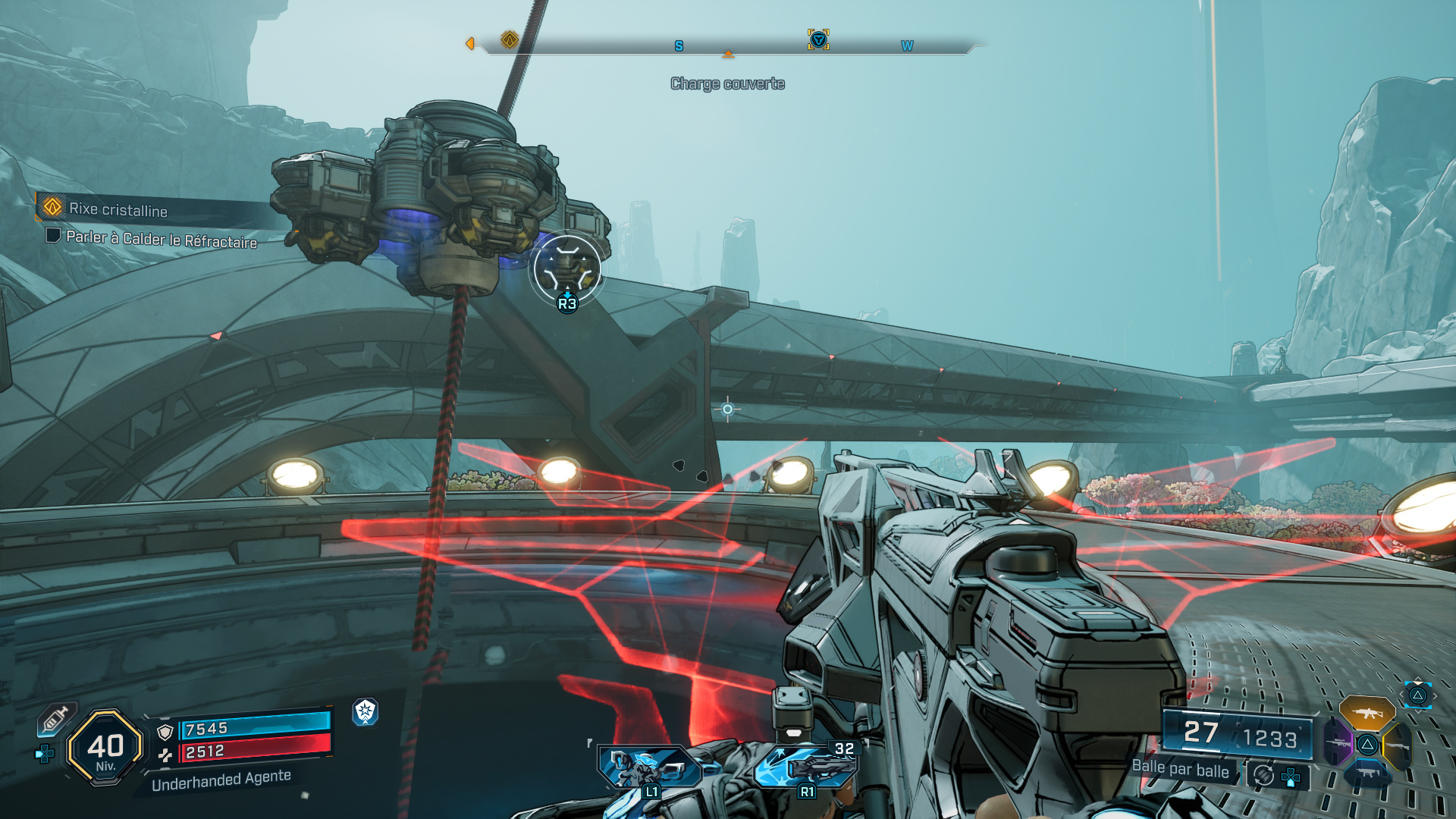This screenshot has width=1456, height=819.
Task: Equip the blue submachine gun slot
Action: point(1367,773)
